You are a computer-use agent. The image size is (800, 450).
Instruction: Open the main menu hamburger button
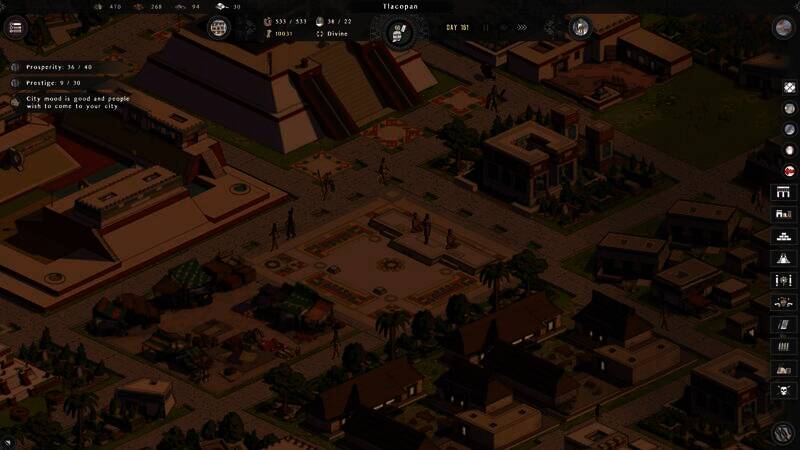pyautogui.click(x=15, y=27)
